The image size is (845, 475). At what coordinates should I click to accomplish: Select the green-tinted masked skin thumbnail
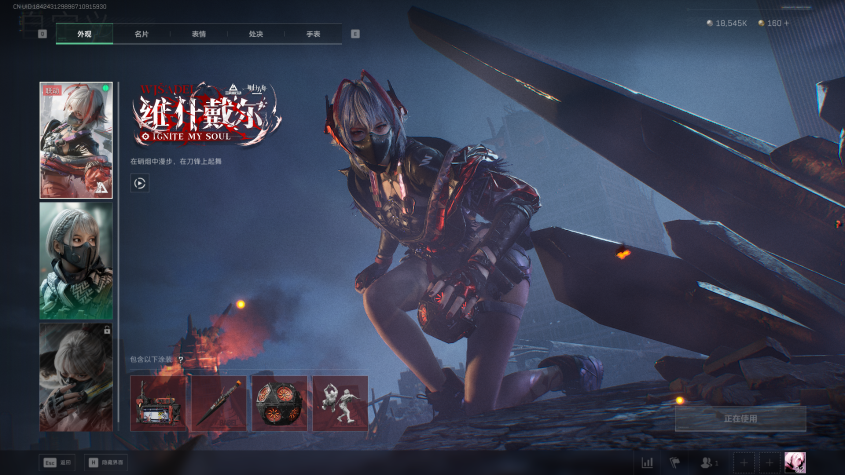point(76,261)
